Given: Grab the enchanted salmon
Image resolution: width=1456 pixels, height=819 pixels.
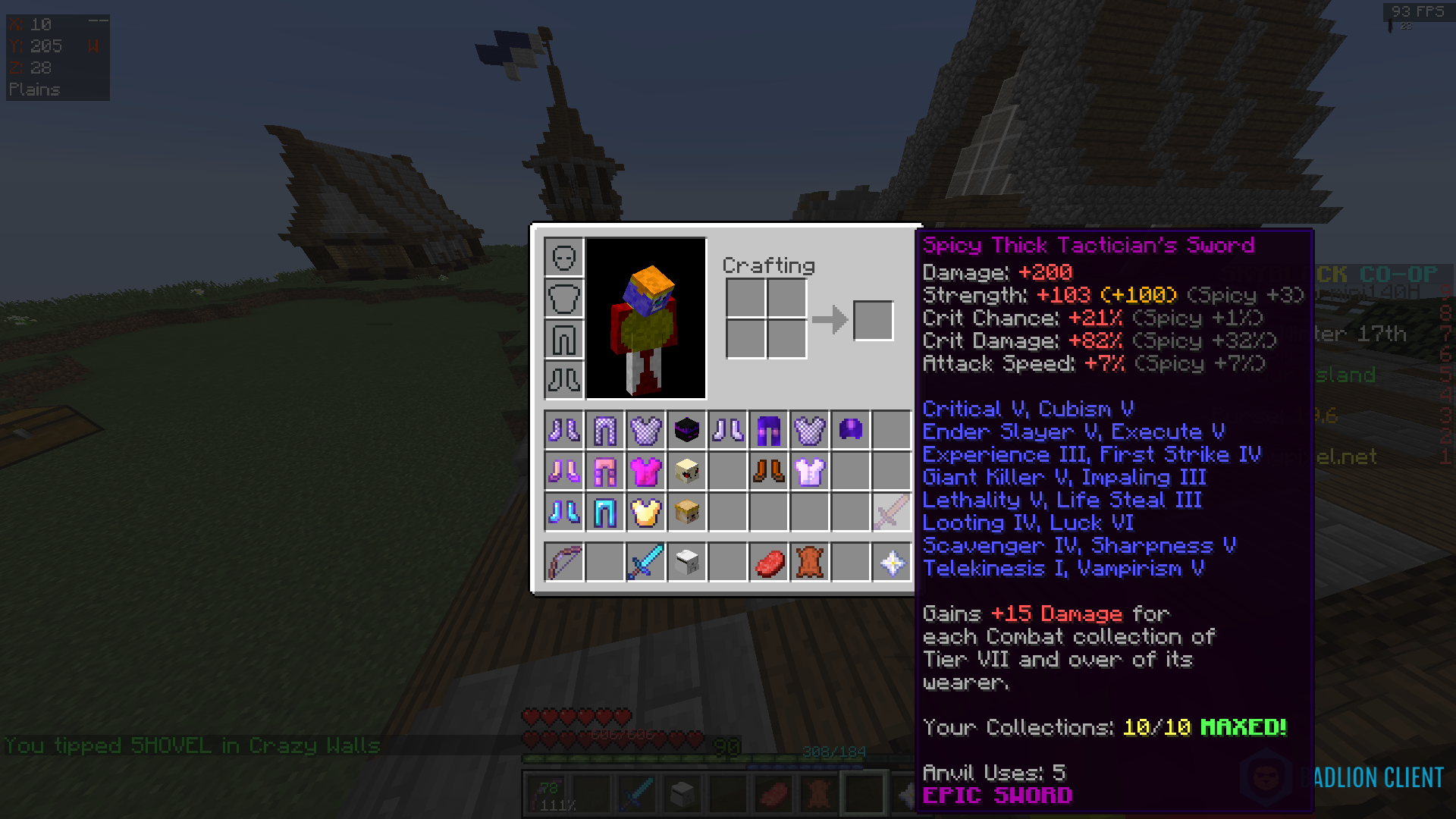Looking at the screenshot, I should coord(768,561).
